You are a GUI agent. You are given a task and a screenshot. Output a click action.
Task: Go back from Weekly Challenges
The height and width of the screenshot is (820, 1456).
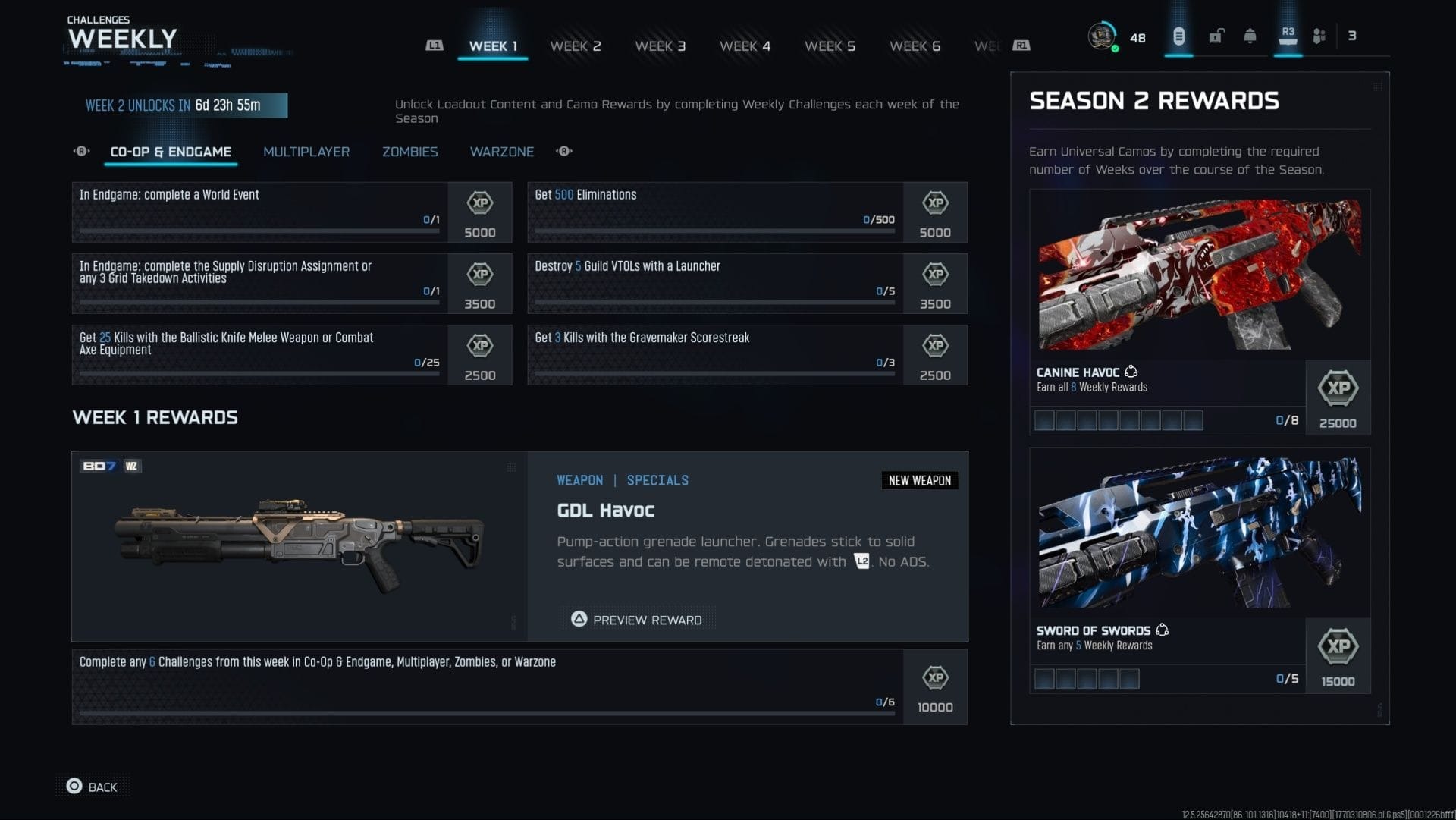[93, 787]
